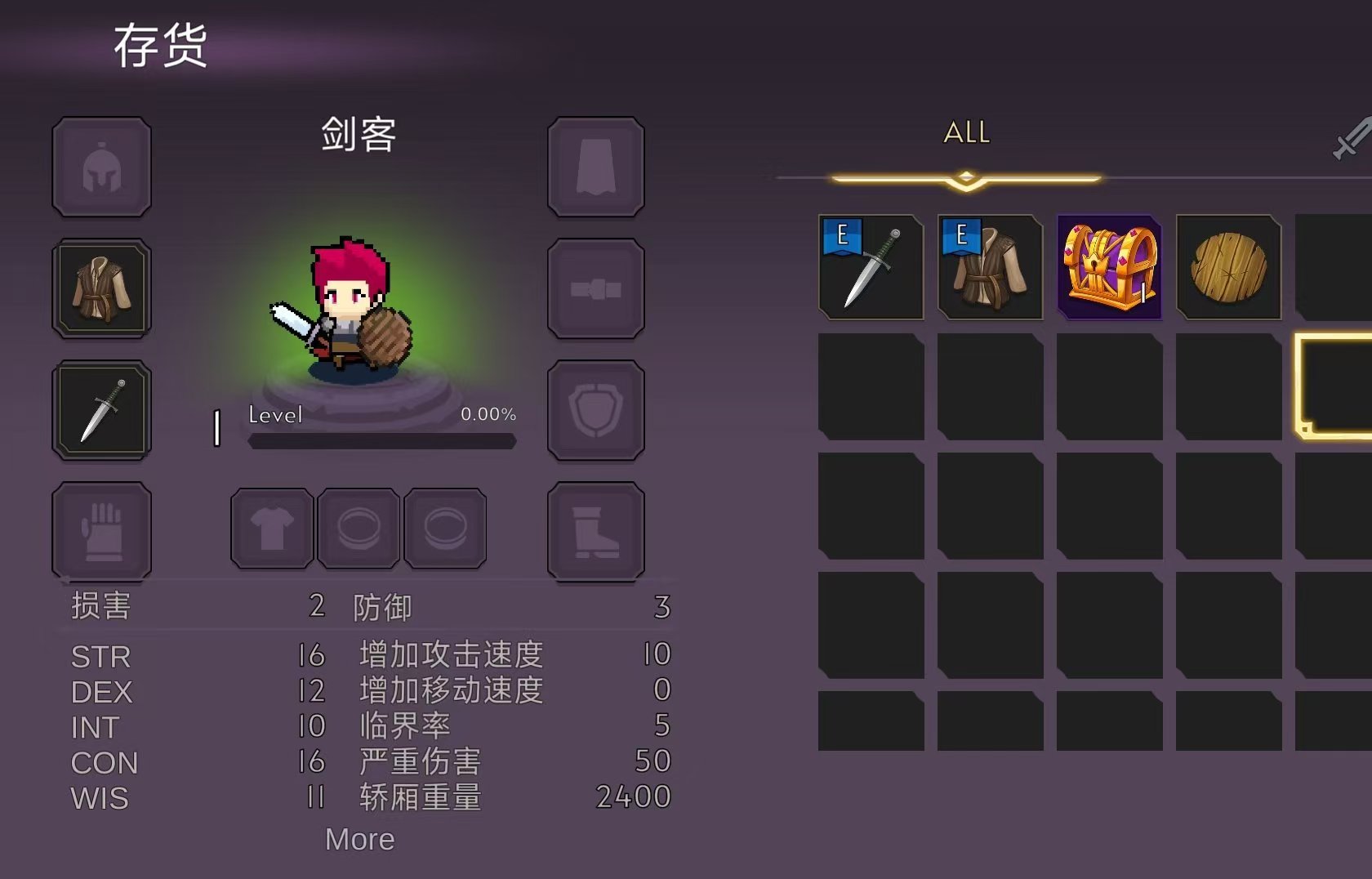Open the equipped armor slot
The height and width of the screenshot is (879, 1372).
click(100, 288)
